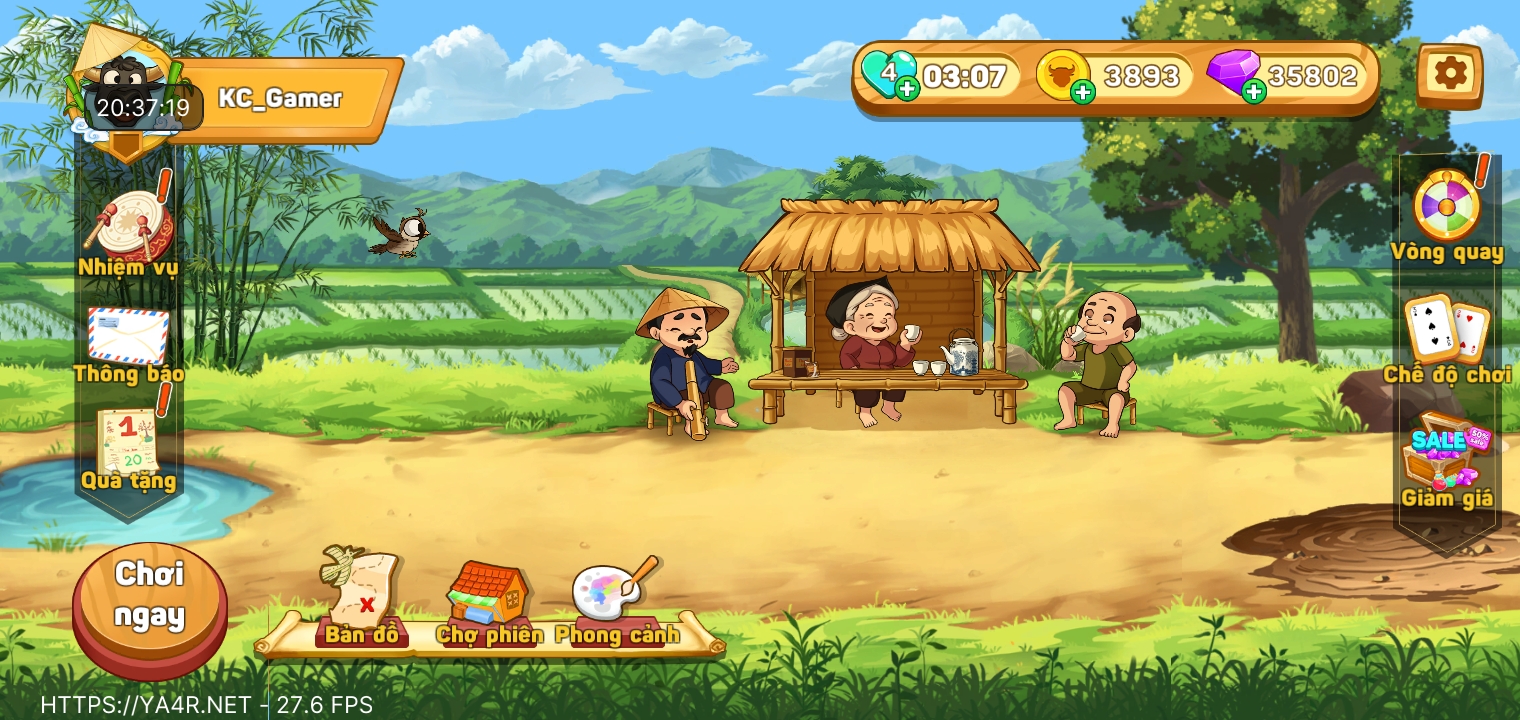The image size is (1520, 720).
Task: Buy more buffalo gold coins
Action: click(x=1082, y=93)
